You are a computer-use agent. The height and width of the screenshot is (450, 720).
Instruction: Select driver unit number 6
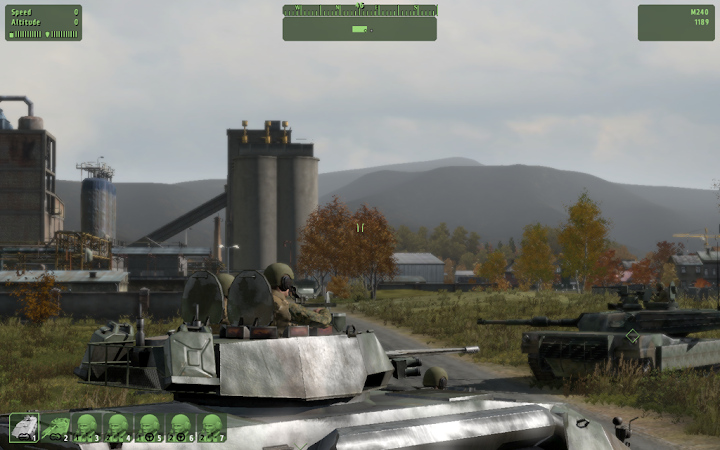[x=180, y=427]
